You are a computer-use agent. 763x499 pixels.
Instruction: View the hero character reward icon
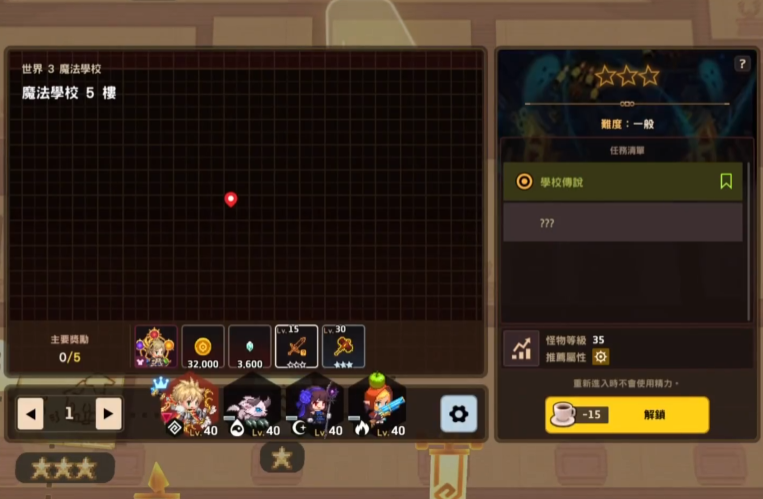(156, 347)
